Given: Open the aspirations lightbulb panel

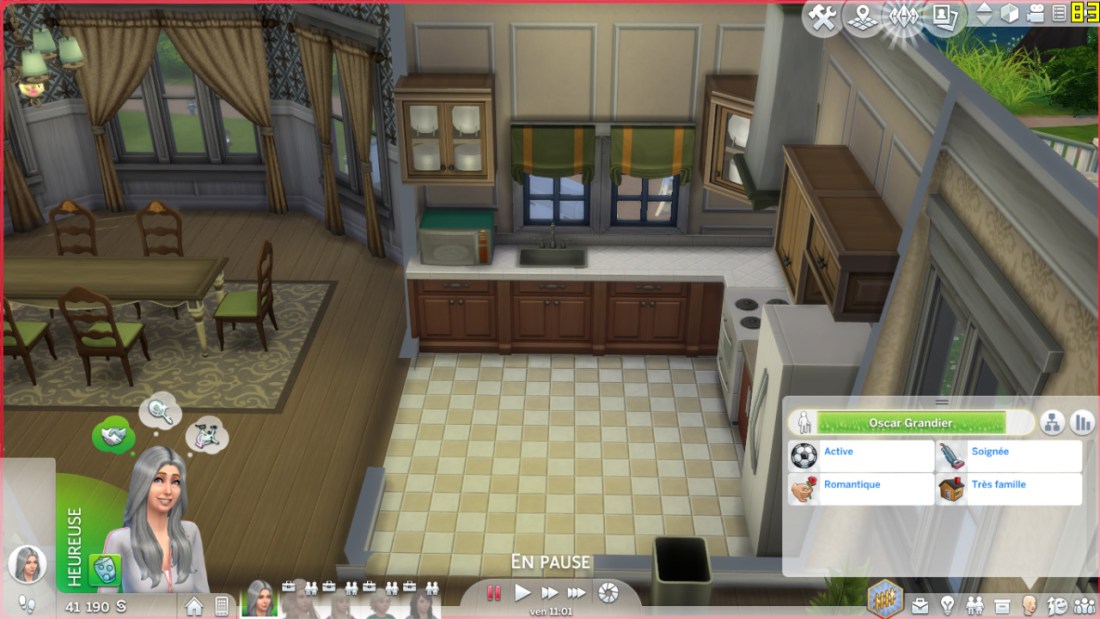Looking at the screenshot, I should point(947,605).
